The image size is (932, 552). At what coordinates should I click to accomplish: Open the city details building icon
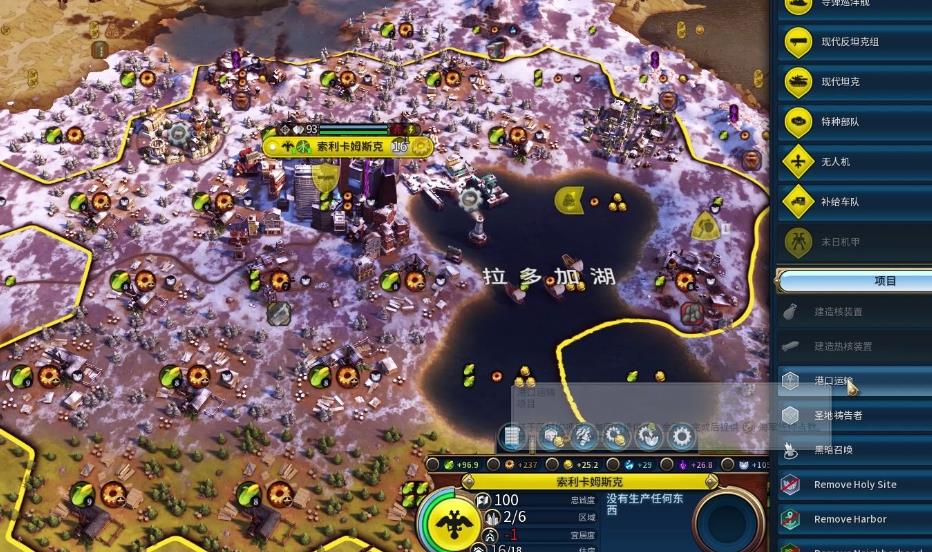point(513,436)
